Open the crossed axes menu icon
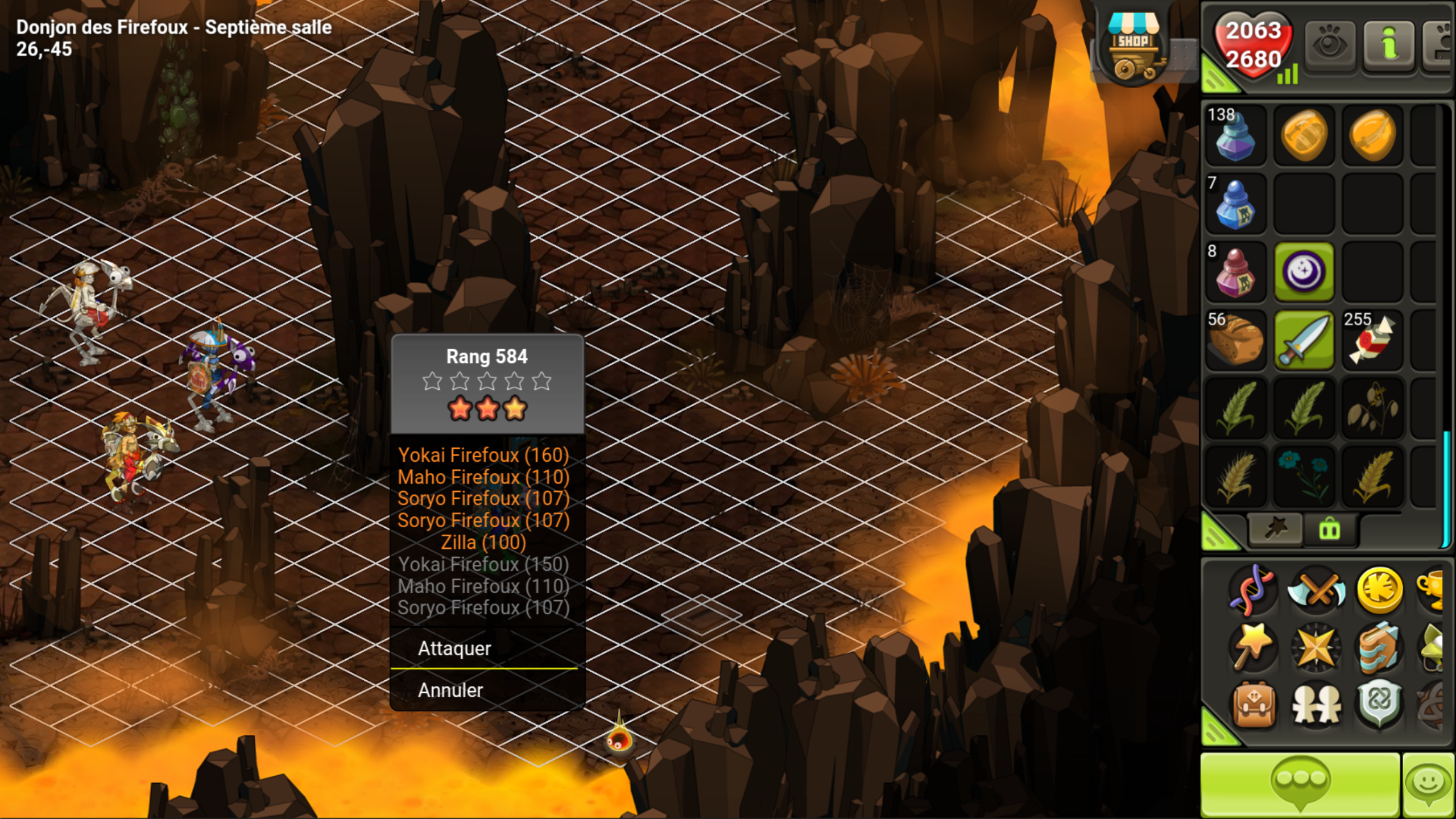Viewport: 1456px width, 819px height. tap(1316, 590)
